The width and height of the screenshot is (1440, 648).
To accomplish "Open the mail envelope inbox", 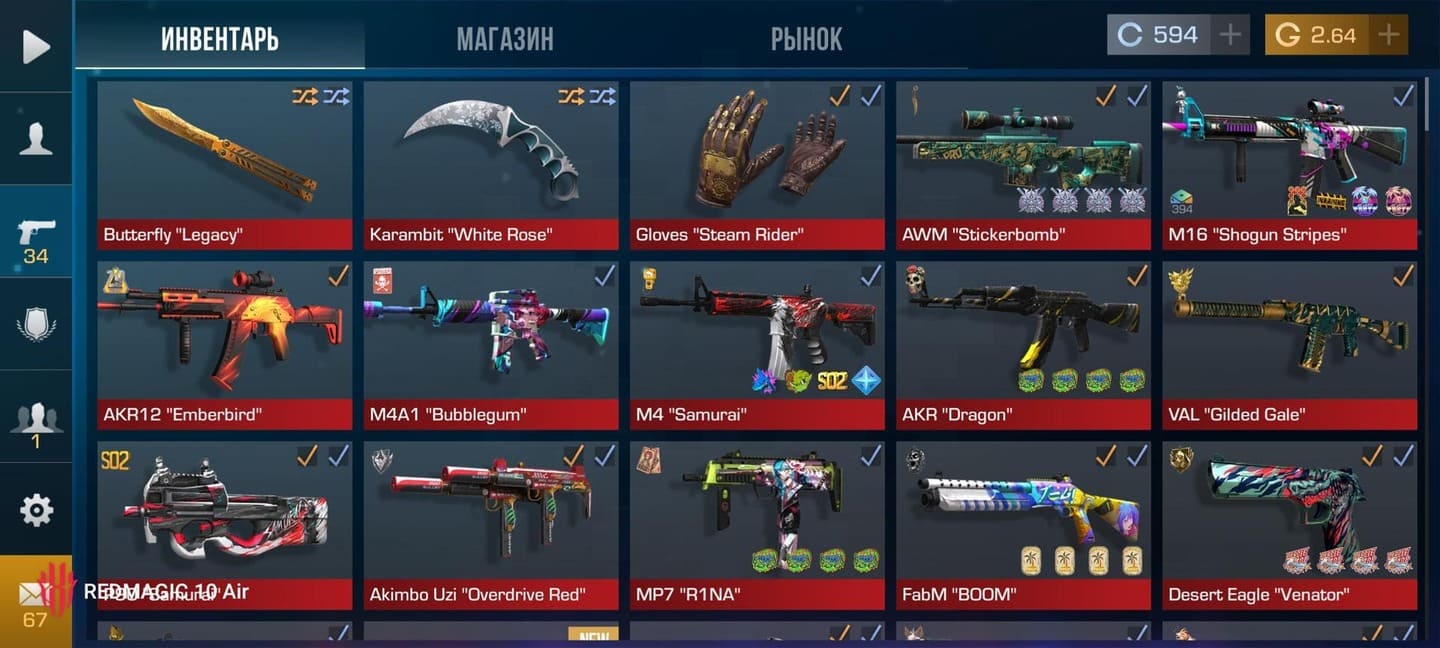I will point(35,601).
